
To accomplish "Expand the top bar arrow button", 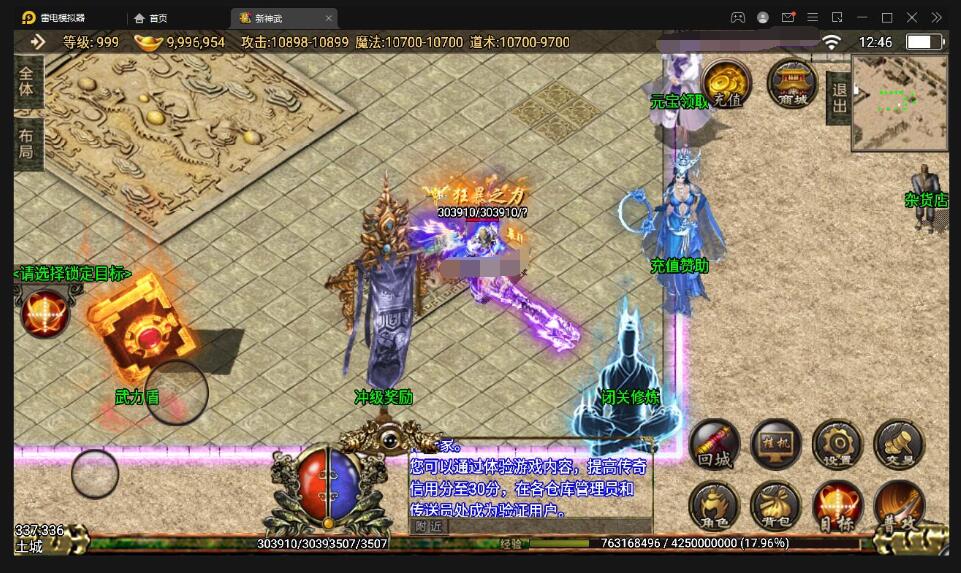I will click(38, 42).
